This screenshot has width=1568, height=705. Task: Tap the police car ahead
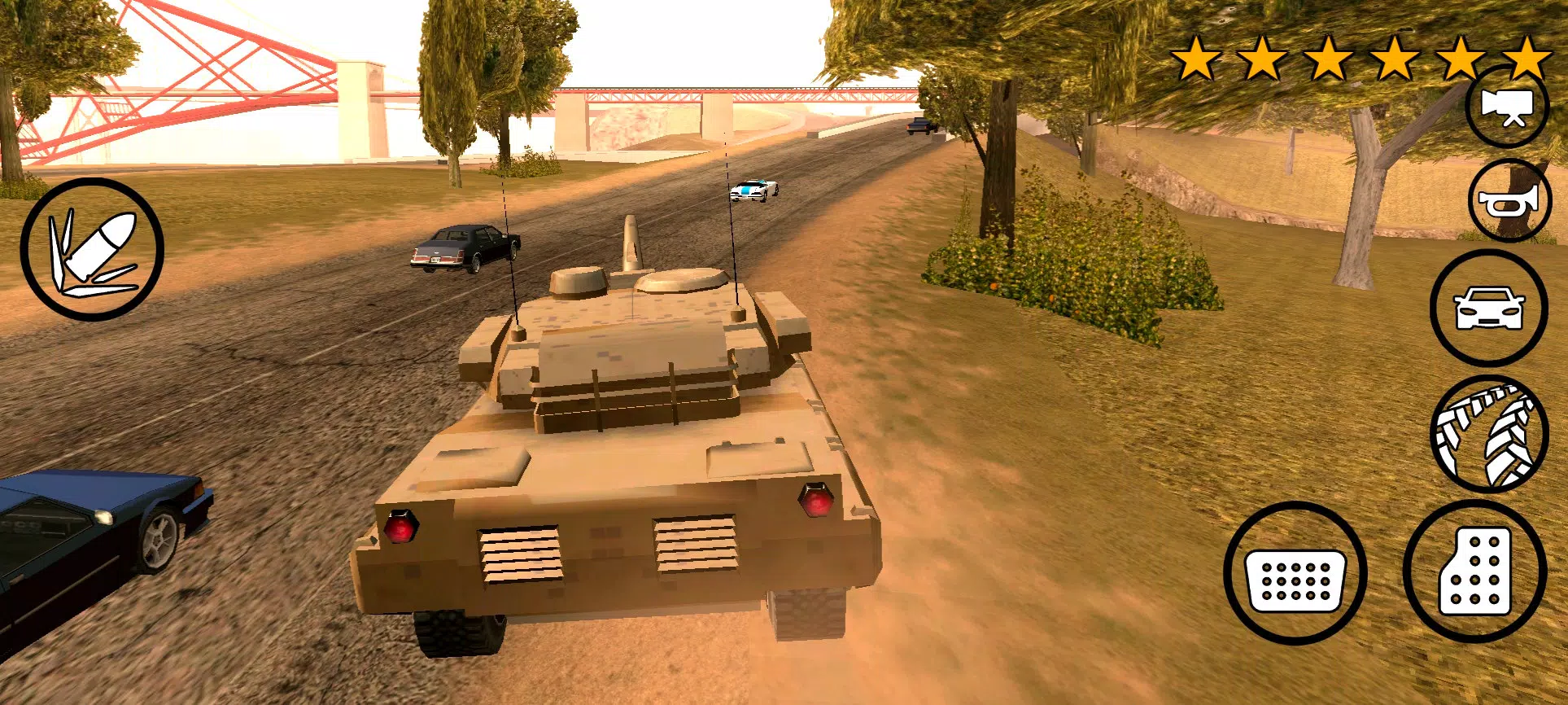pos(753,190)
